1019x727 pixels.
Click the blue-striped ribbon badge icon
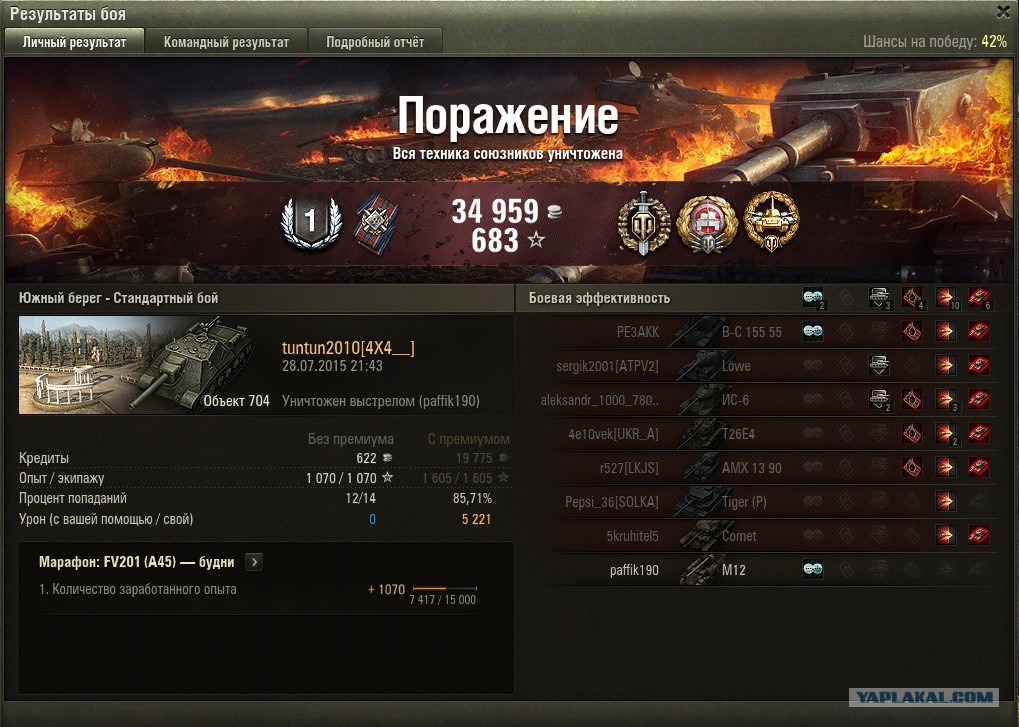pyautogui.click(x=378, y=221)
